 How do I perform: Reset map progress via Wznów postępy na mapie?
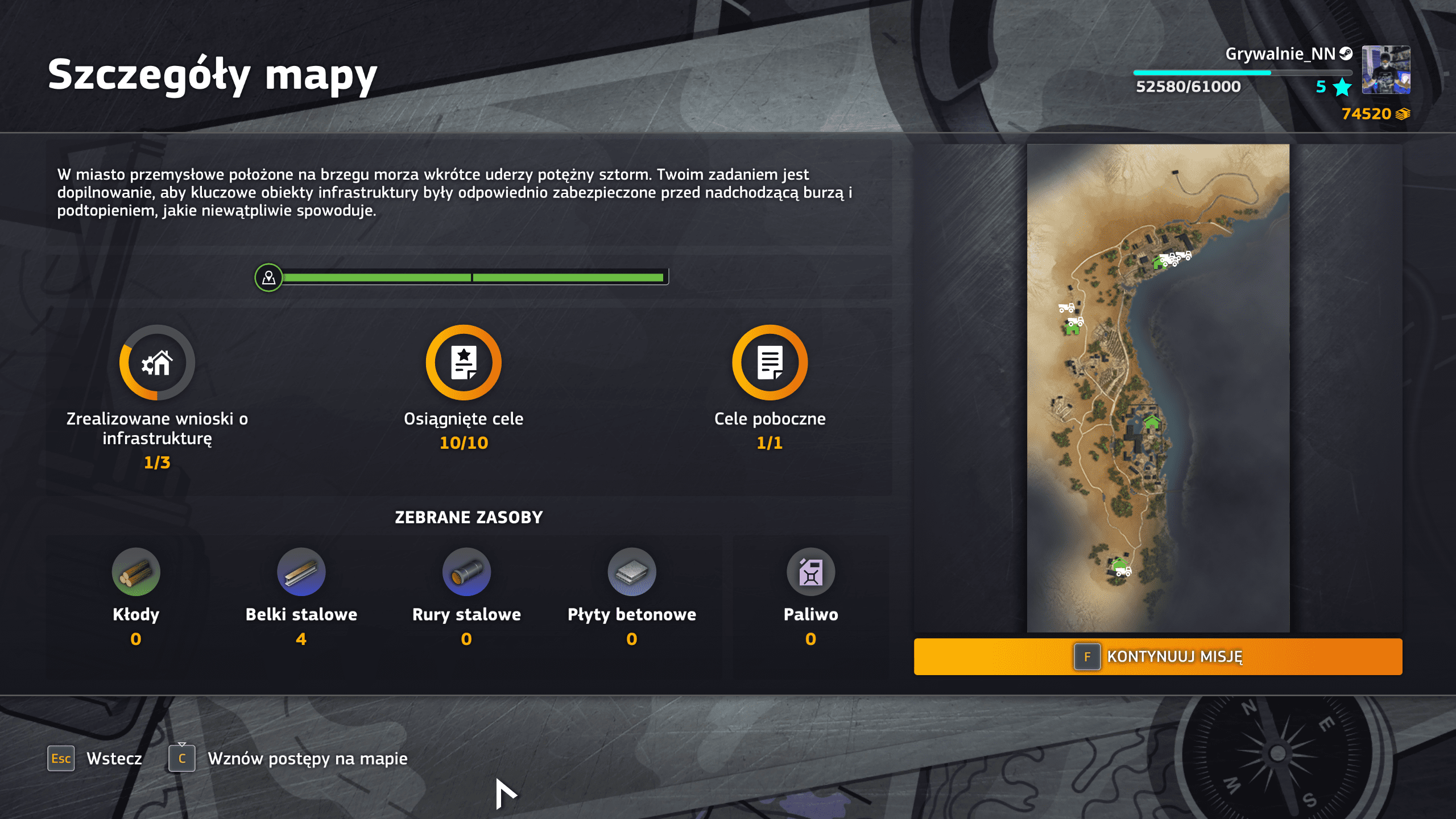(288, 758)
